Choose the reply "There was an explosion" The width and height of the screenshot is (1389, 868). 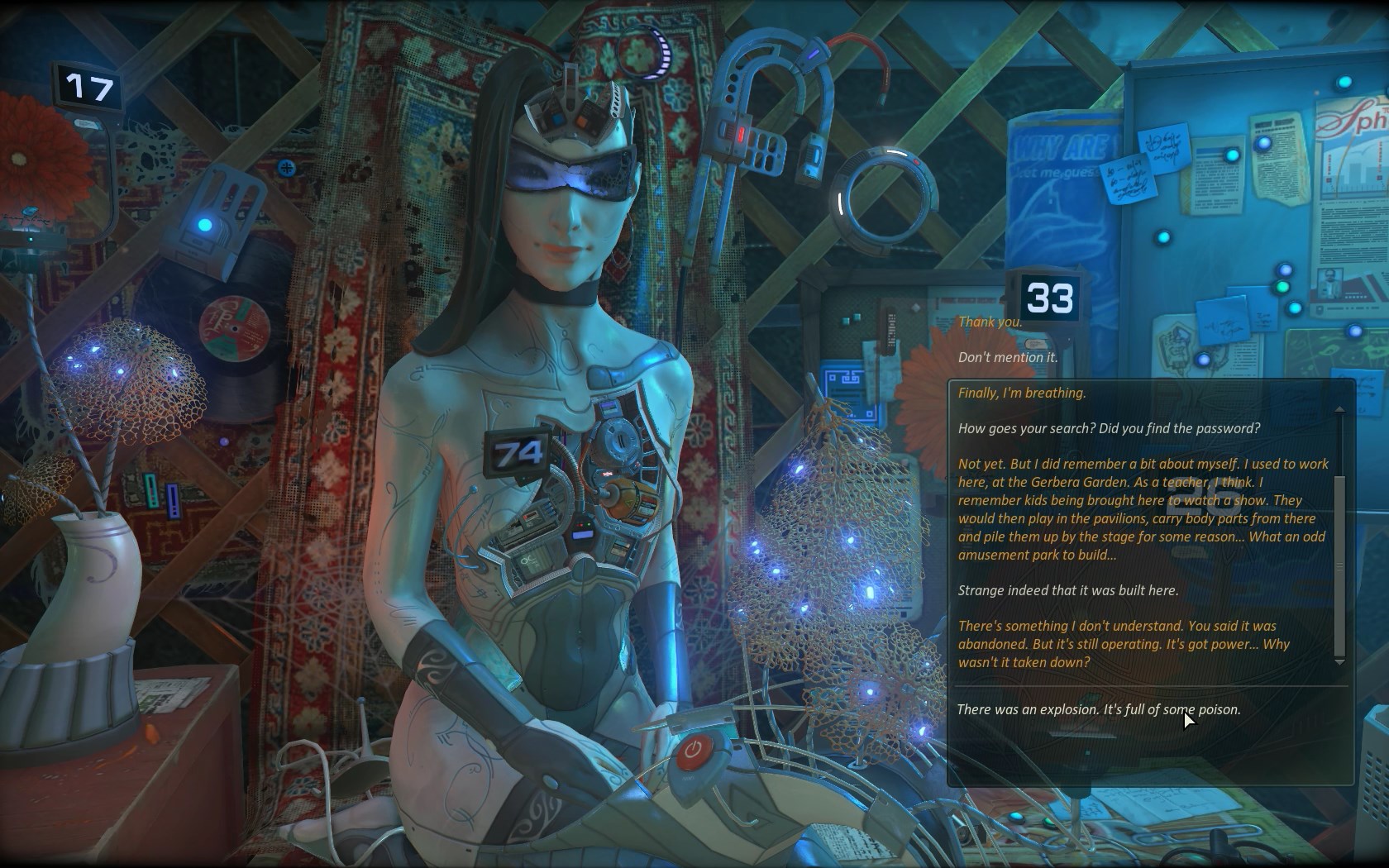pos(1098,709)
